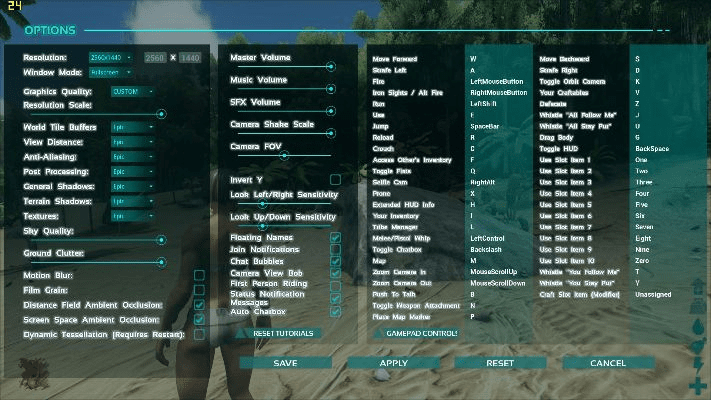Toggle the Invert Y checkbox
The height and width of the screenshot is (400, 711).
click(335, 180)
